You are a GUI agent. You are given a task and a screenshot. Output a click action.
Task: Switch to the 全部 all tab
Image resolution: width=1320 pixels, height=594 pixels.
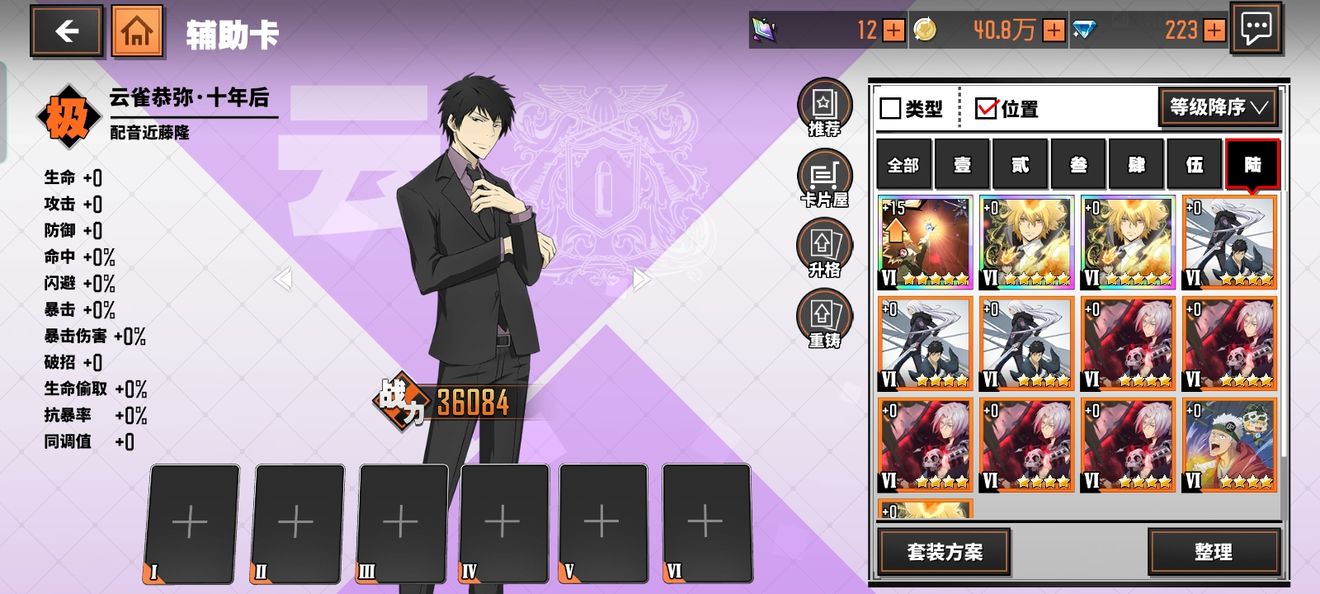click(x=903, y=165)
